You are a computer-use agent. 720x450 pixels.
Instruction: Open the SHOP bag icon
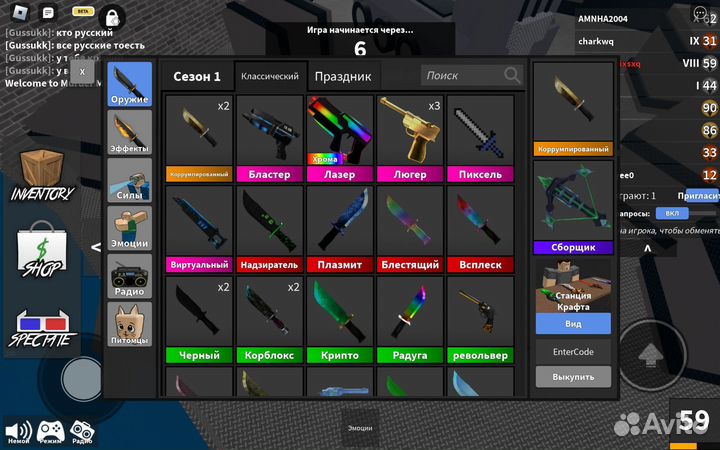click(42, 251)
